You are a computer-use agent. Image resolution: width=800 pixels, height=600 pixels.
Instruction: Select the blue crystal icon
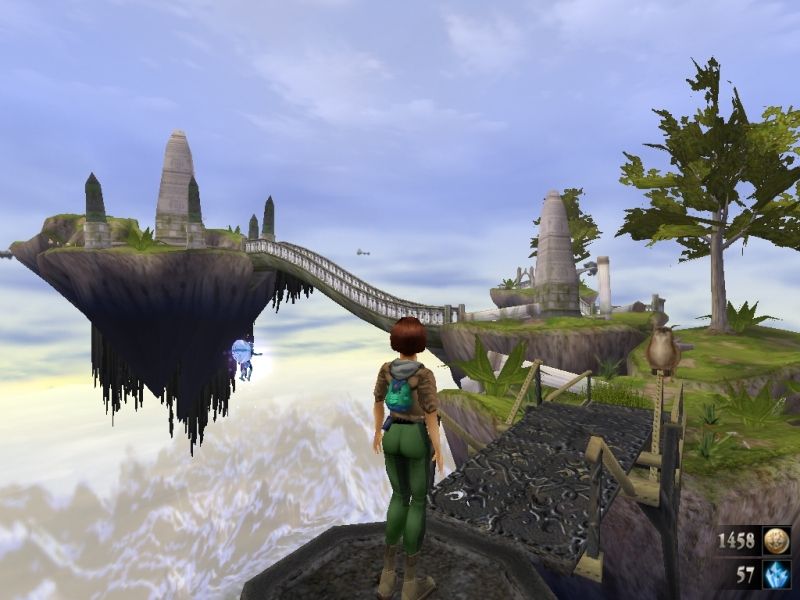[776, 575]
